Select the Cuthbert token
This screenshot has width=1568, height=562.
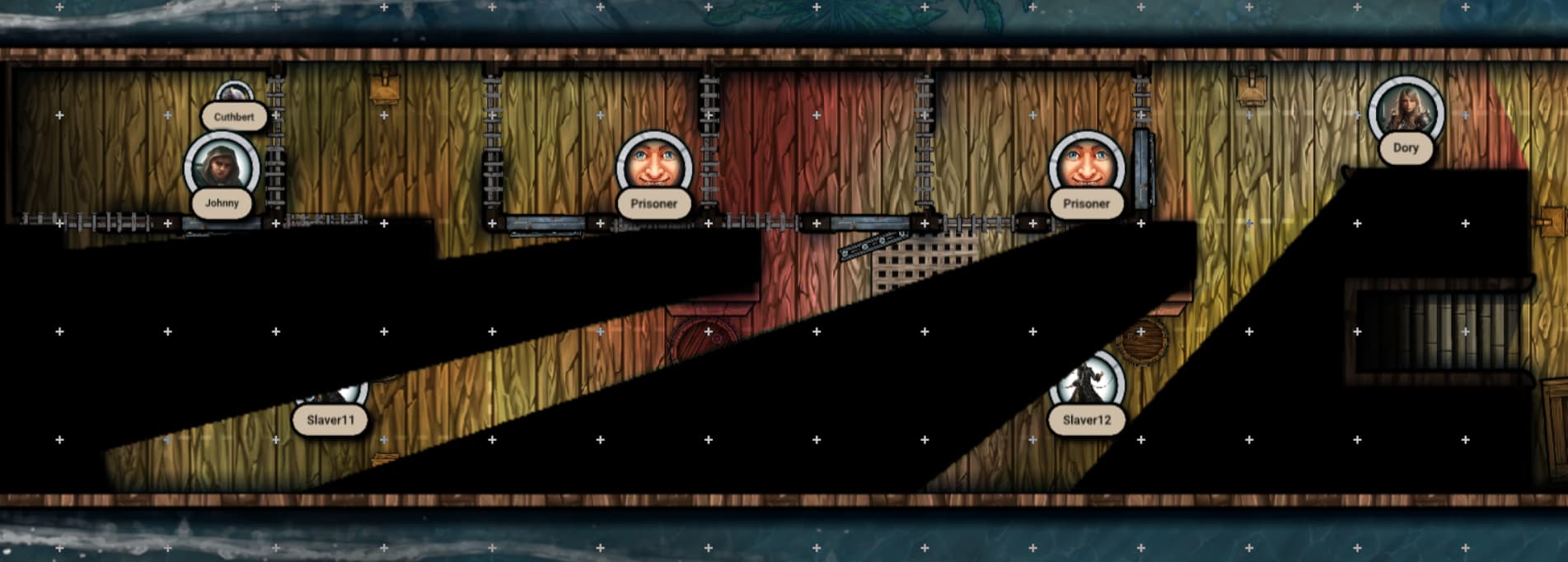[234, 93]
